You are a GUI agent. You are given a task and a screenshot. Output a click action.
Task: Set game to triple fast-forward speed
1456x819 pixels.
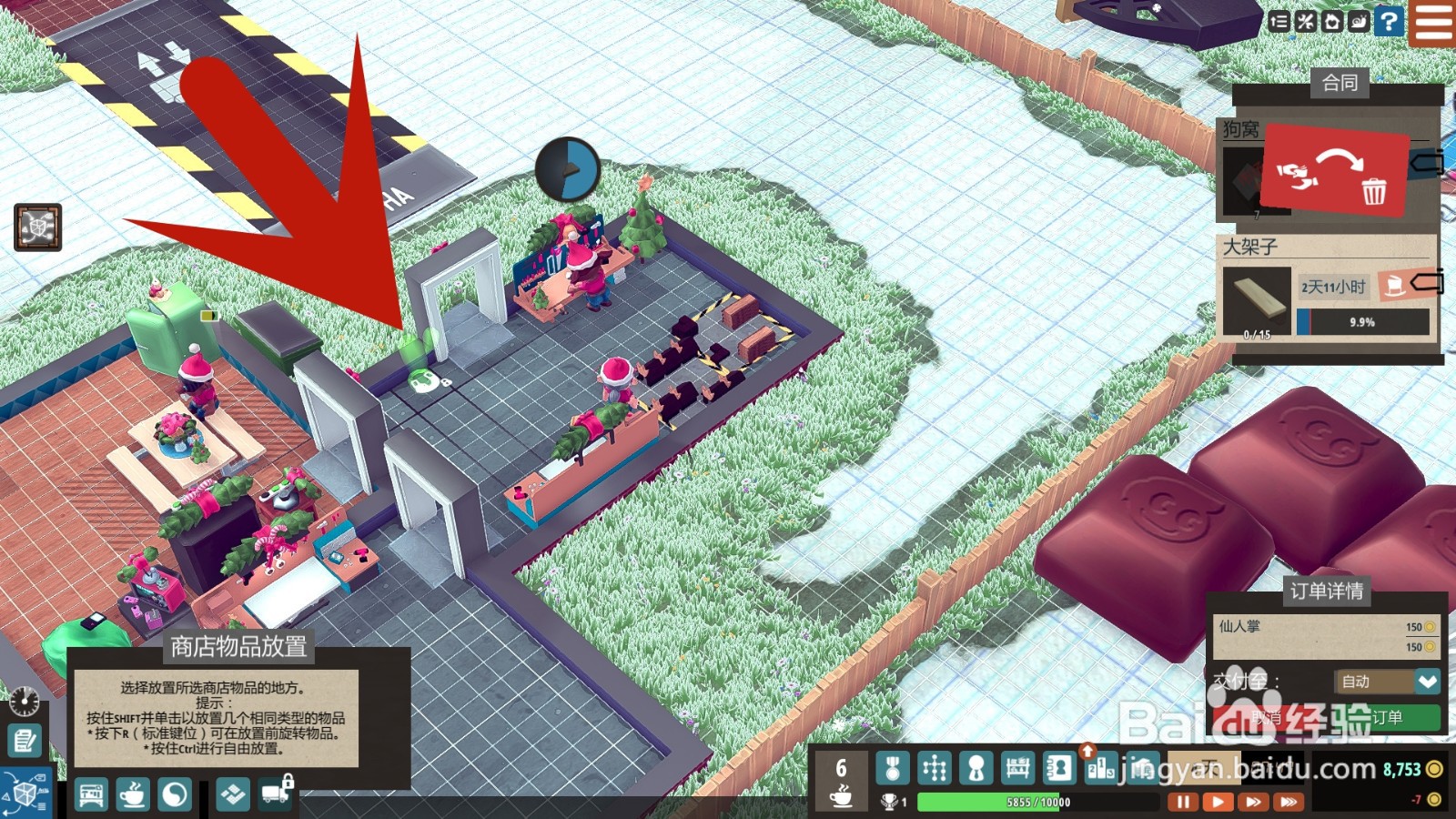pos(1288,802)
